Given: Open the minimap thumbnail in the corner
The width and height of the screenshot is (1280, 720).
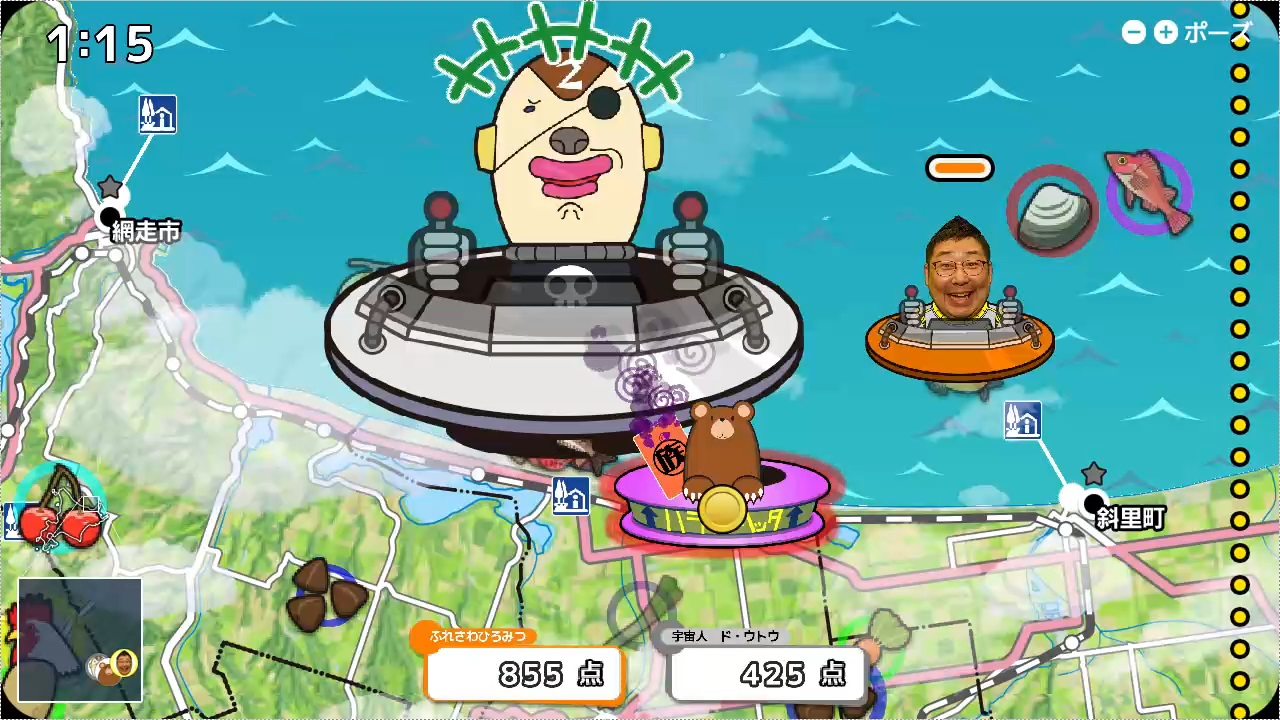Looking at the screenshot, I should point(80,637).
